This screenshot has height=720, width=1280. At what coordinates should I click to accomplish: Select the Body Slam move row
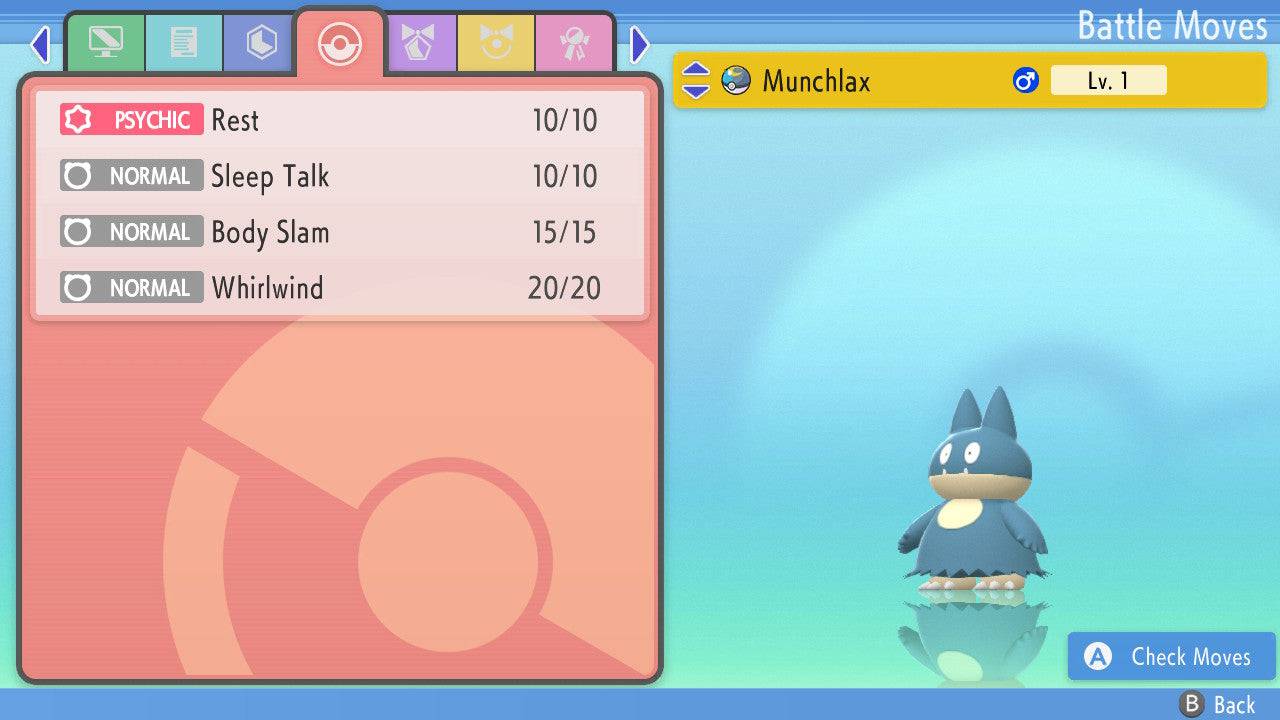[x=340, y=232]
